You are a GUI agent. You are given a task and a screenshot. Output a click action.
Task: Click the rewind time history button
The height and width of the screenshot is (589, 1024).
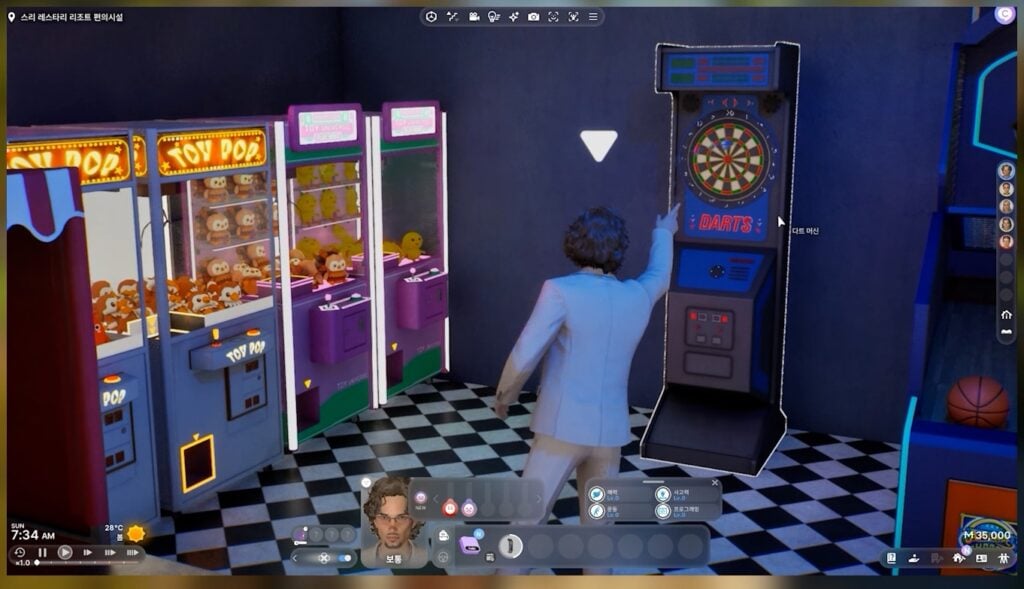point(19,552)
